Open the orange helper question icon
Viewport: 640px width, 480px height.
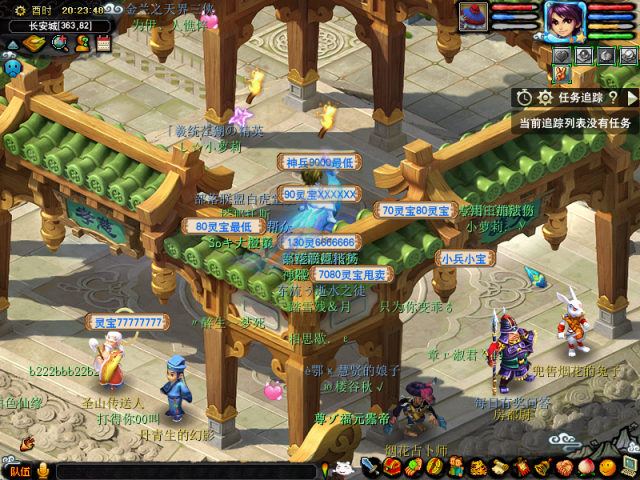coord(81,43)
